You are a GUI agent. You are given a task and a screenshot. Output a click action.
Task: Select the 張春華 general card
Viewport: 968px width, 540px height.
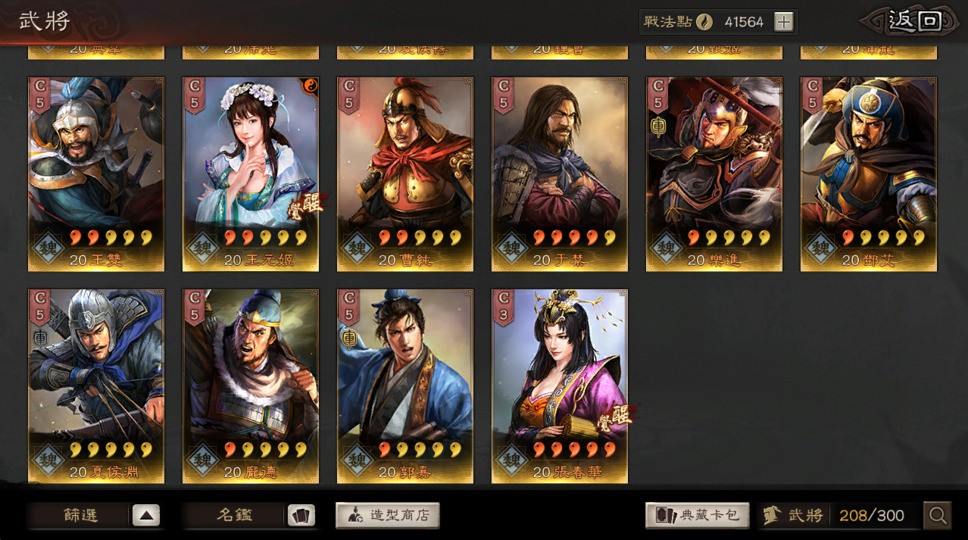[560, 386]
